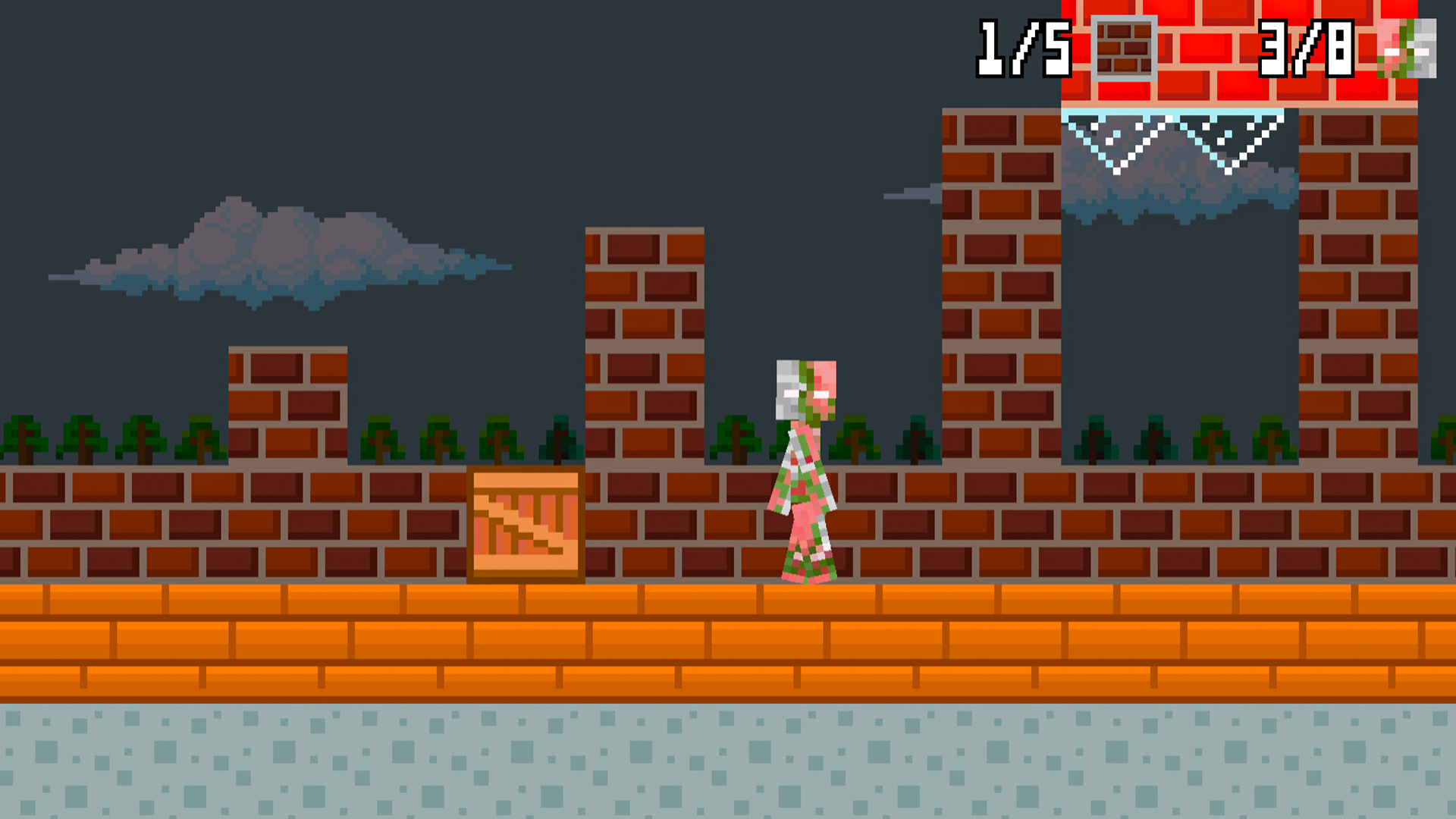Viewport: 1456px width, 819px height.
Task: Click the zombie pigman character sprite
Action: (804, 470)
